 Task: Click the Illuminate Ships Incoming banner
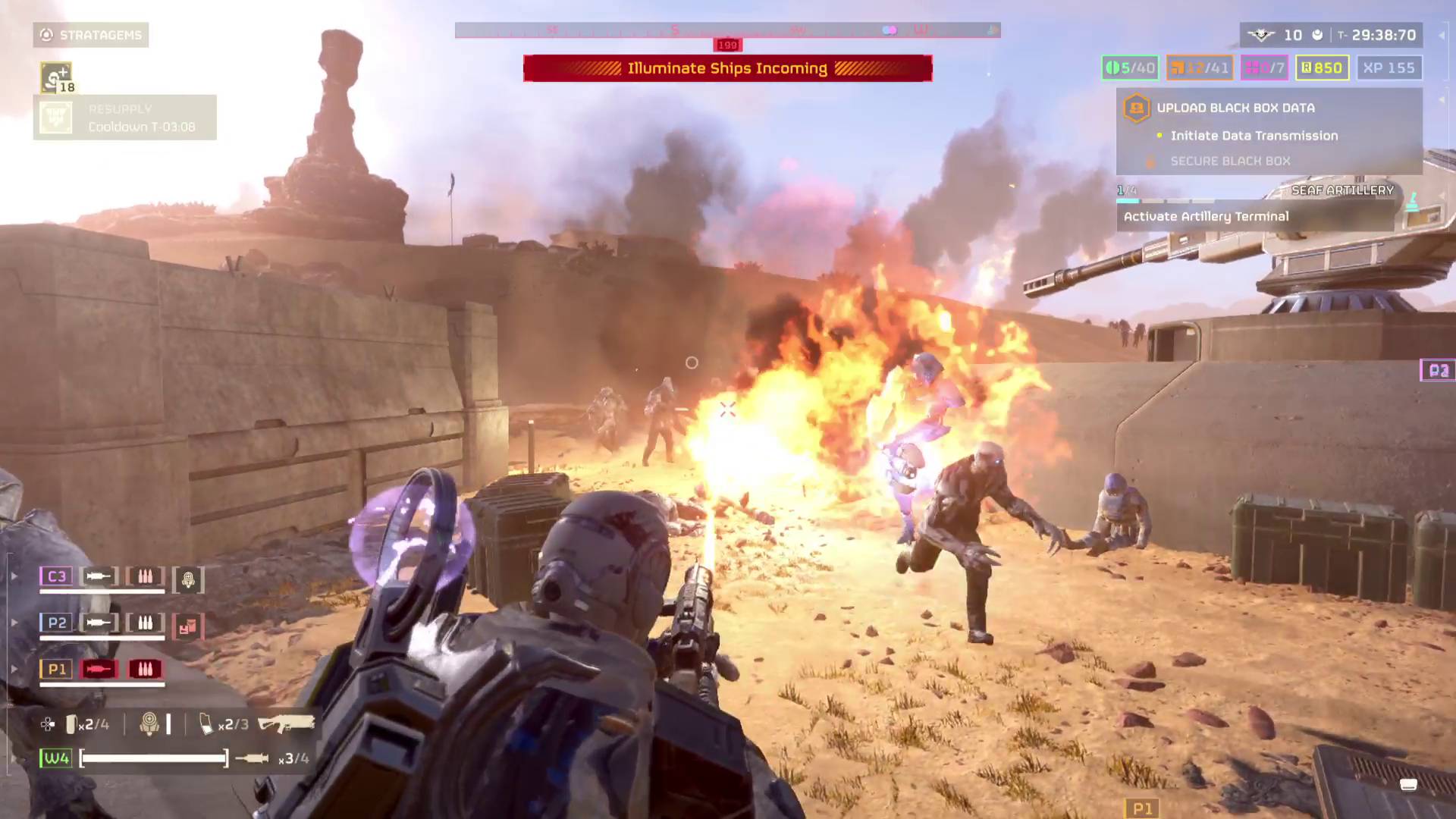coord(727,68)
